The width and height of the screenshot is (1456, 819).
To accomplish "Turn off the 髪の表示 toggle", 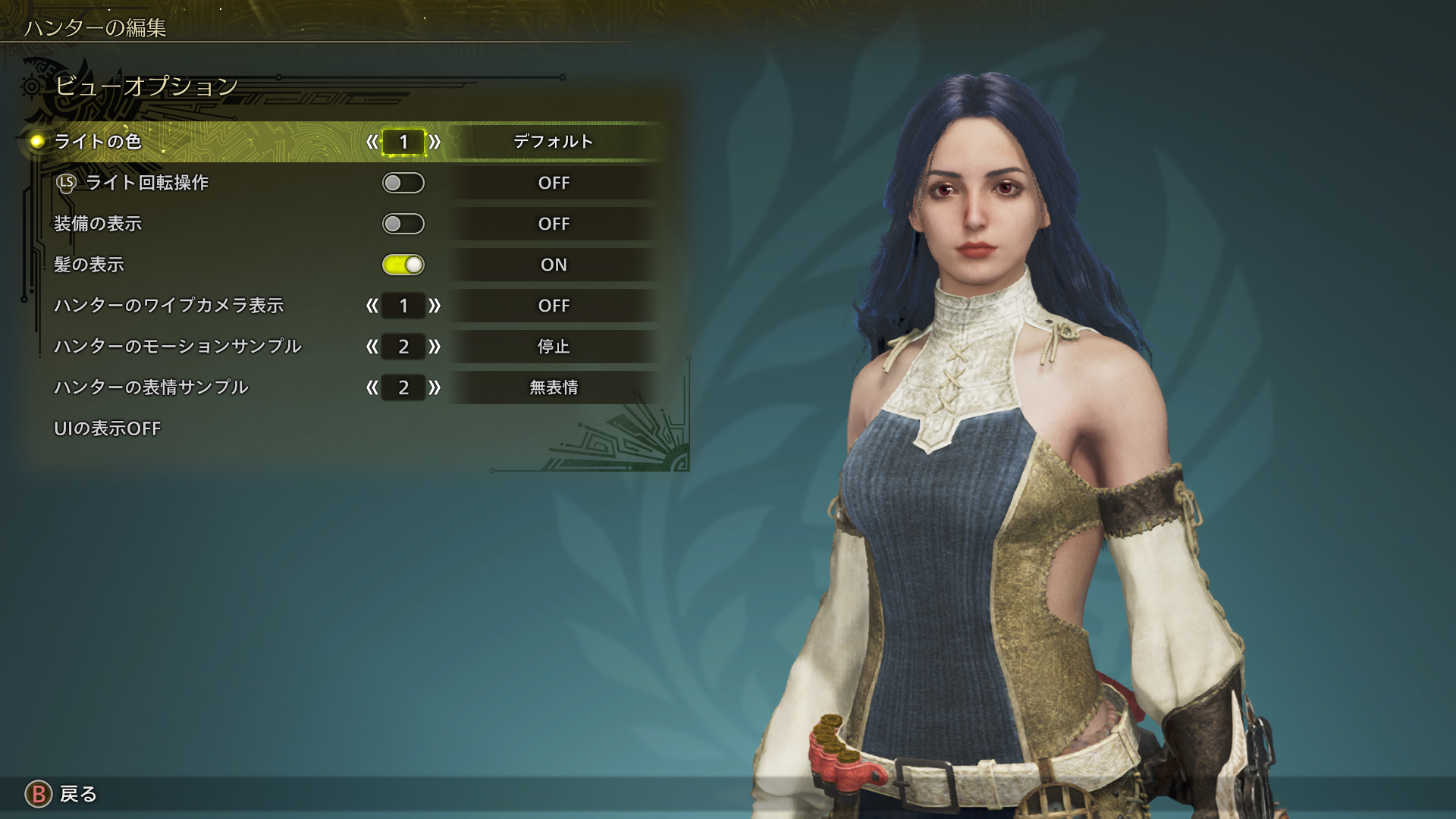I will click(x=403, y=265).
